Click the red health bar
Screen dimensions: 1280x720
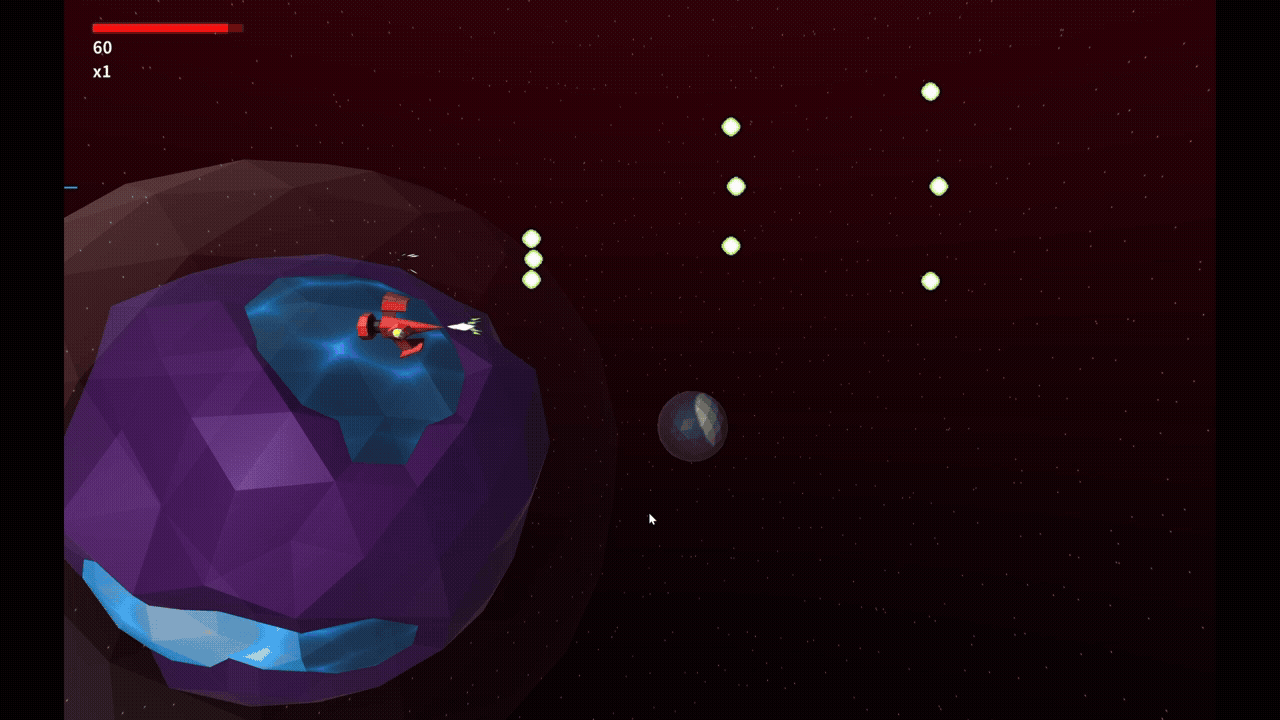160,28
